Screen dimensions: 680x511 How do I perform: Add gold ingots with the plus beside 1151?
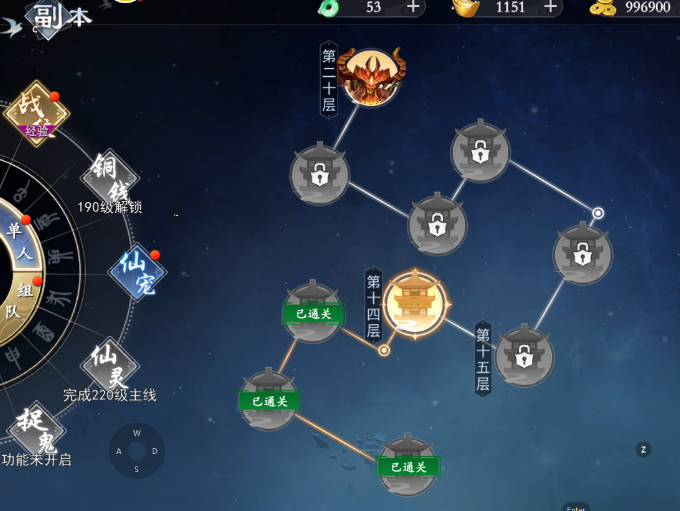coord(550,7)
